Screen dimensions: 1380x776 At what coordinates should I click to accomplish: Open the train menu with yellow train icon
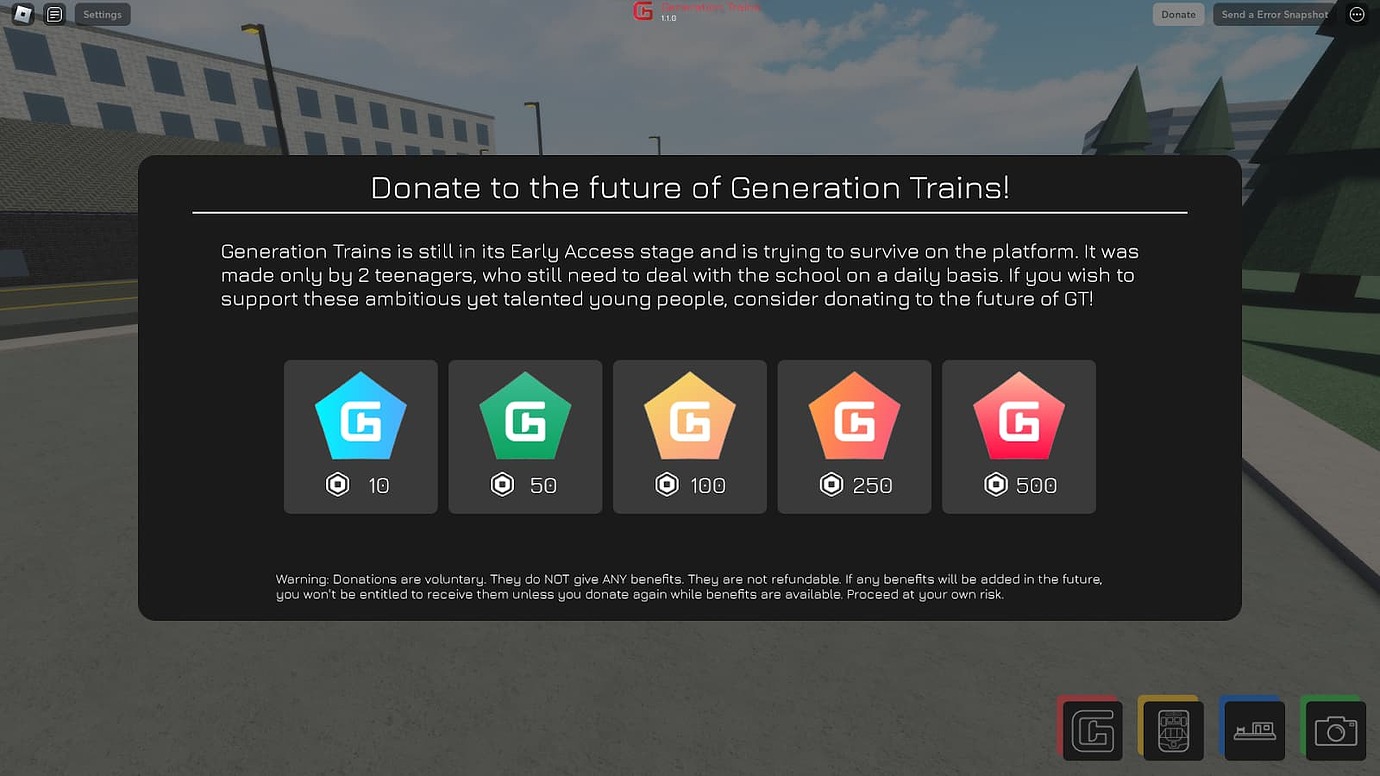click(x=1172, y=729)
